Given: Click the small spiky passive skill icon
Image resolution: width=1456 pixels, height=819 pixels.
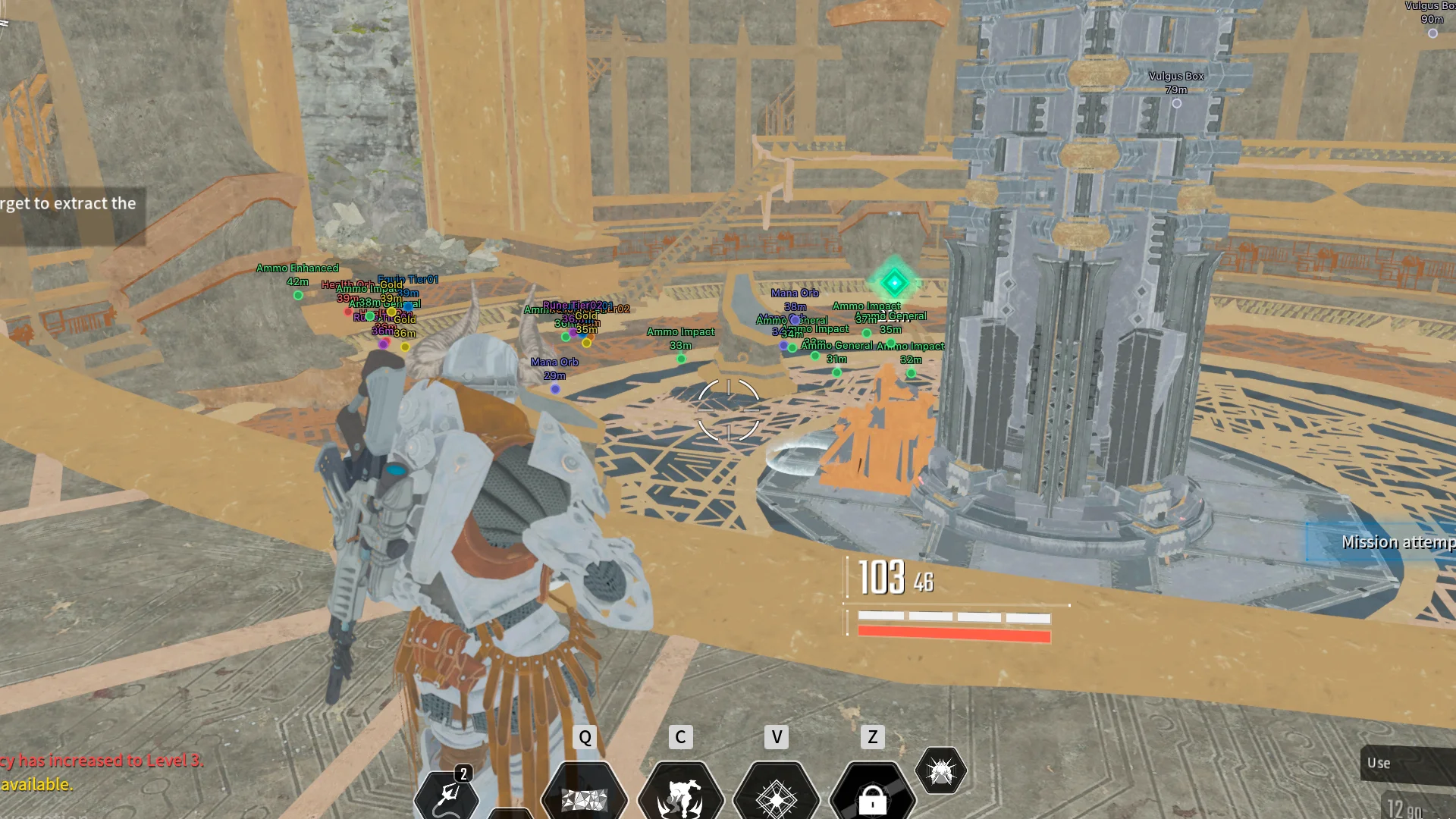Looking at the screenshot, I should coord(941,771).
